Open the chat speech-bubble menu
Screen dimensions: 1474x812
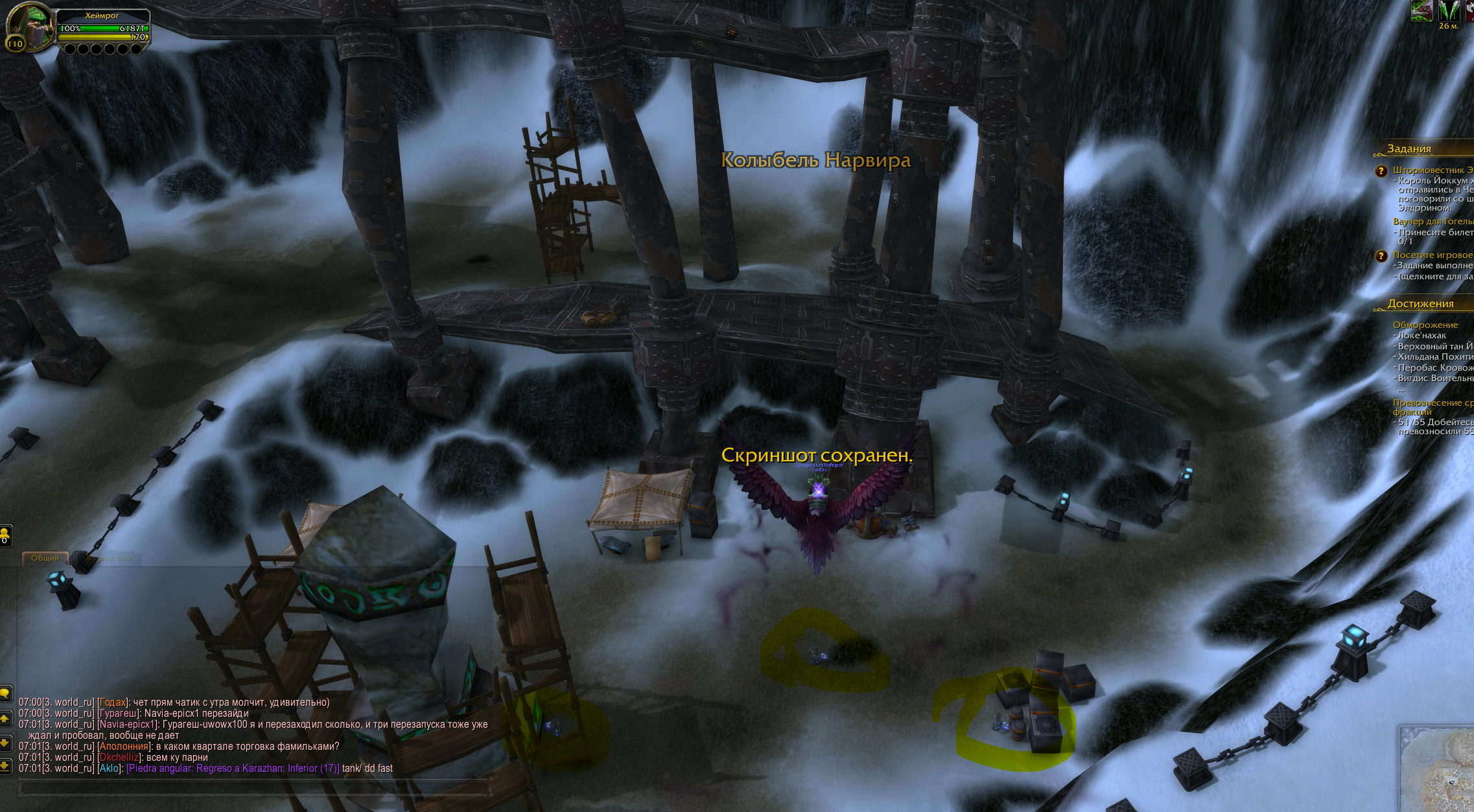[5, 693]
